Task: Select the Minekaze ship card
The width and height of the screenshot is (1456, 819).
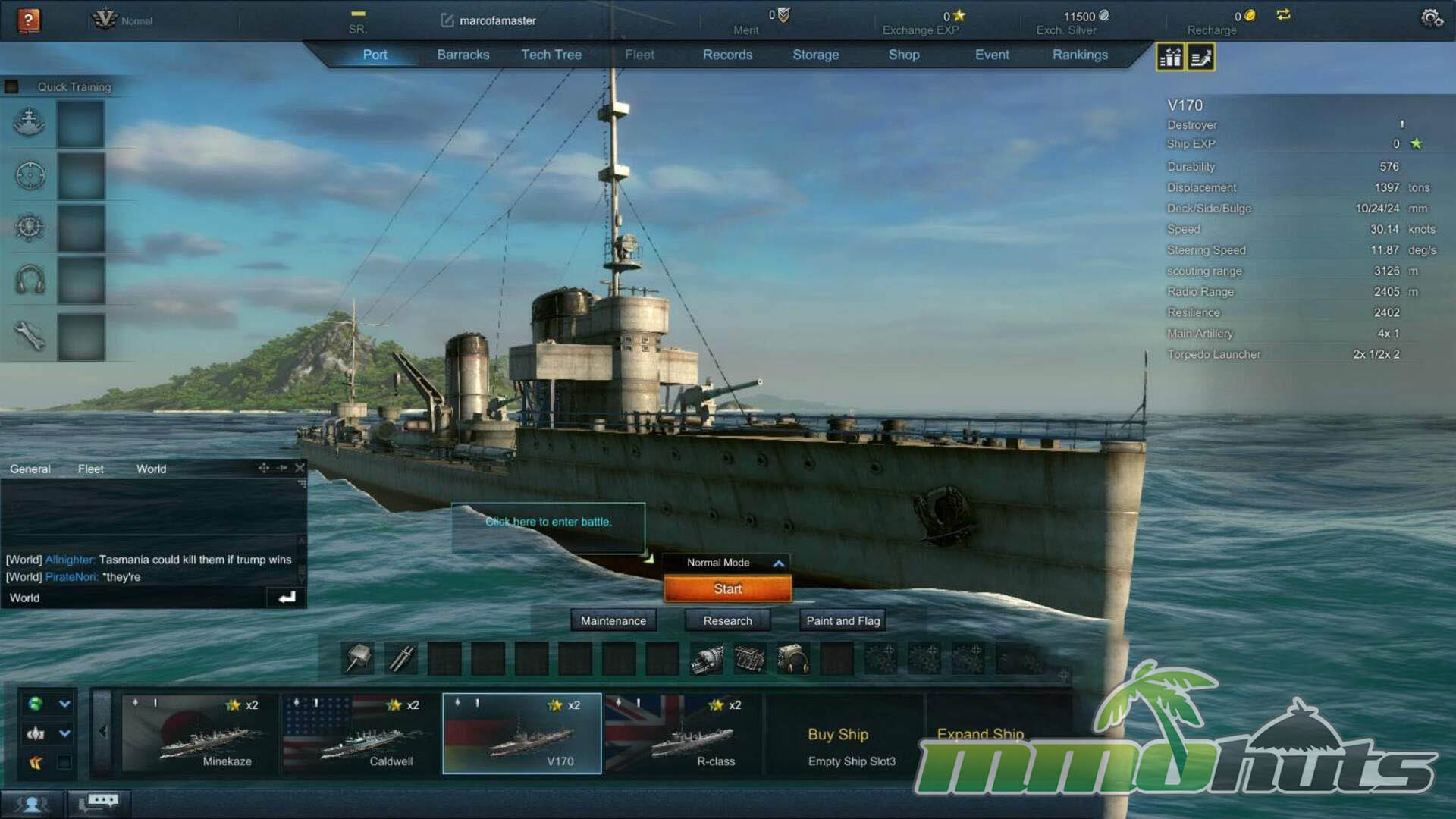Action: point(199,733)
